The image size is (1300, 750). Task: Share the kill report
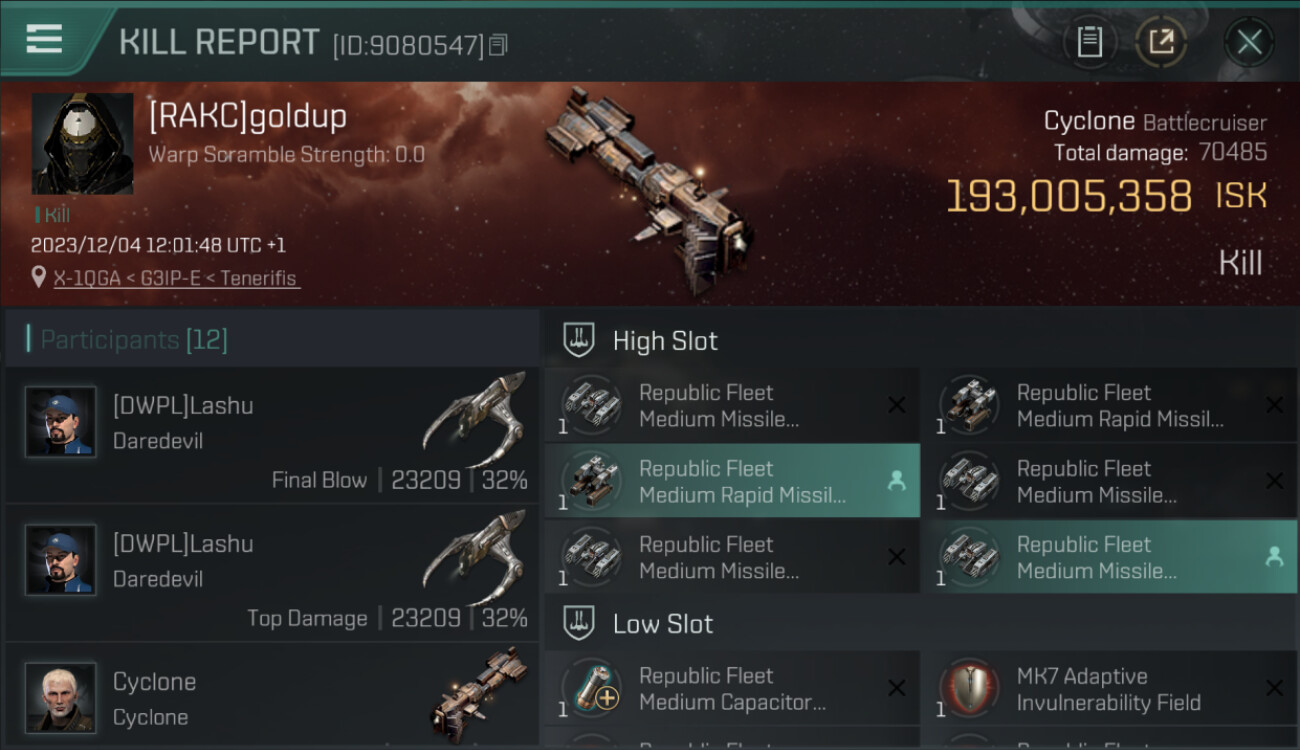click(x=1160, y=42)
